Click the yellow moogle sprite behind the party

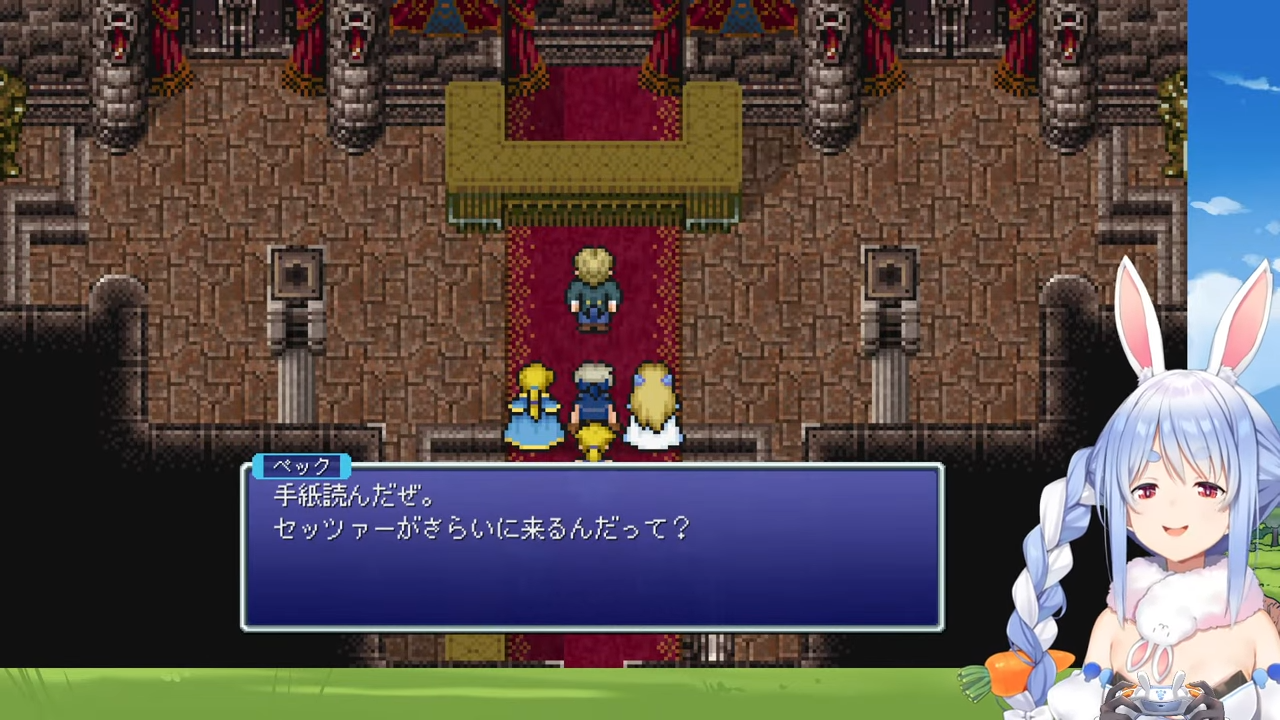coord(592,440)
